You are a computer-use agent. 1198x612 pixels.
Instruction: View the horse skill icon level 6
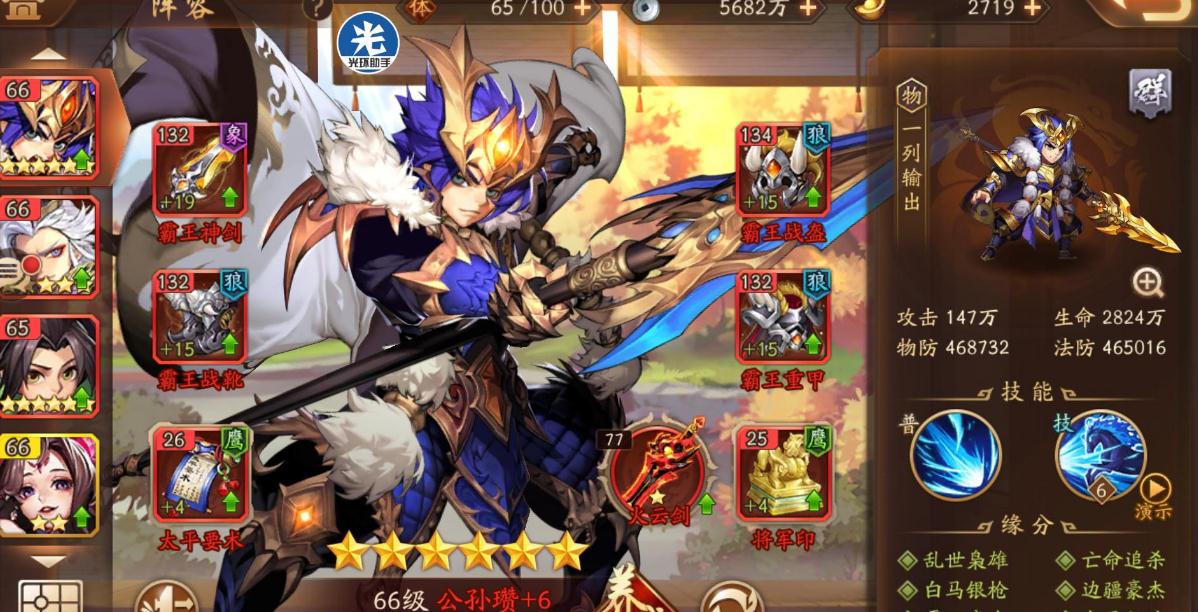point(1100,453)
